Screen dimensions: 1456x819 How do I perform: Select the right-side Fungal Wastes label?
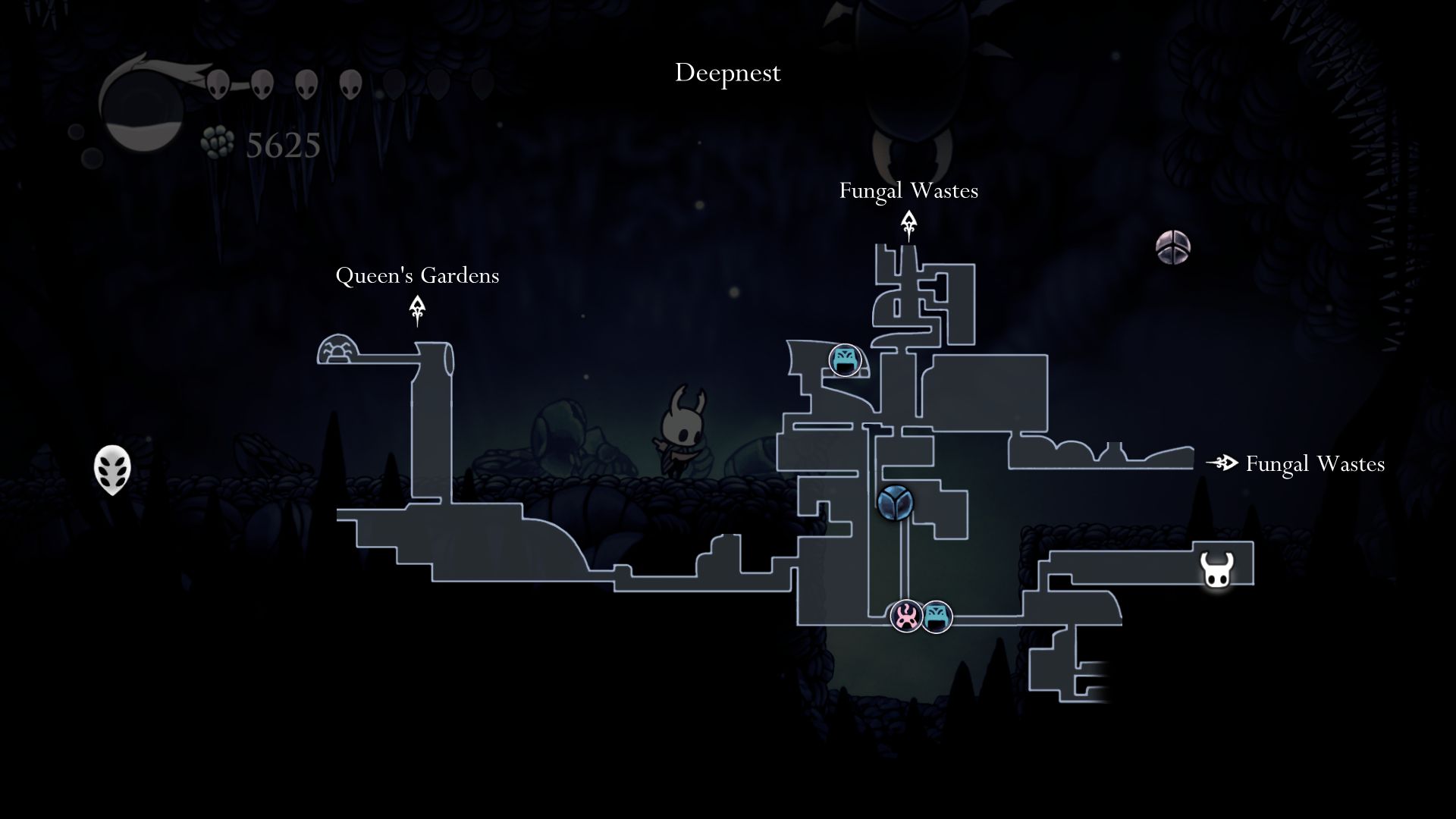(x=1314, y=464)
